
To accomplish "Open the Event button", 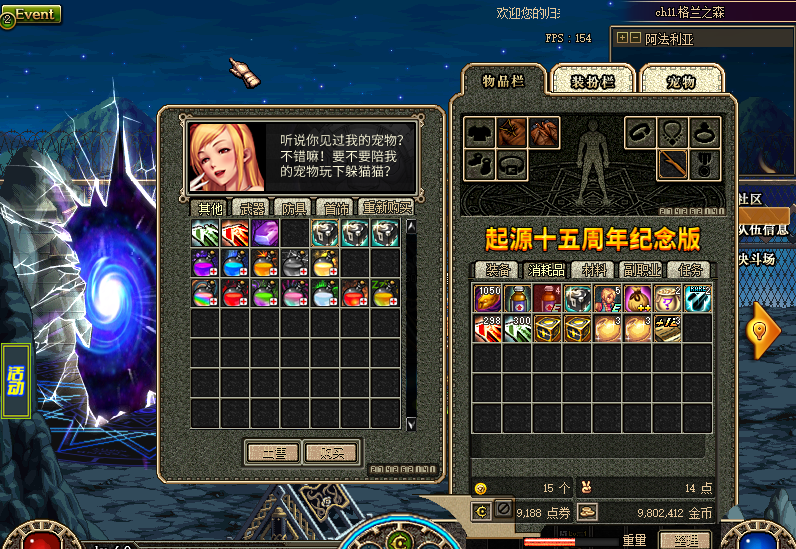I will pyautogui.click(x=32, y=14).
